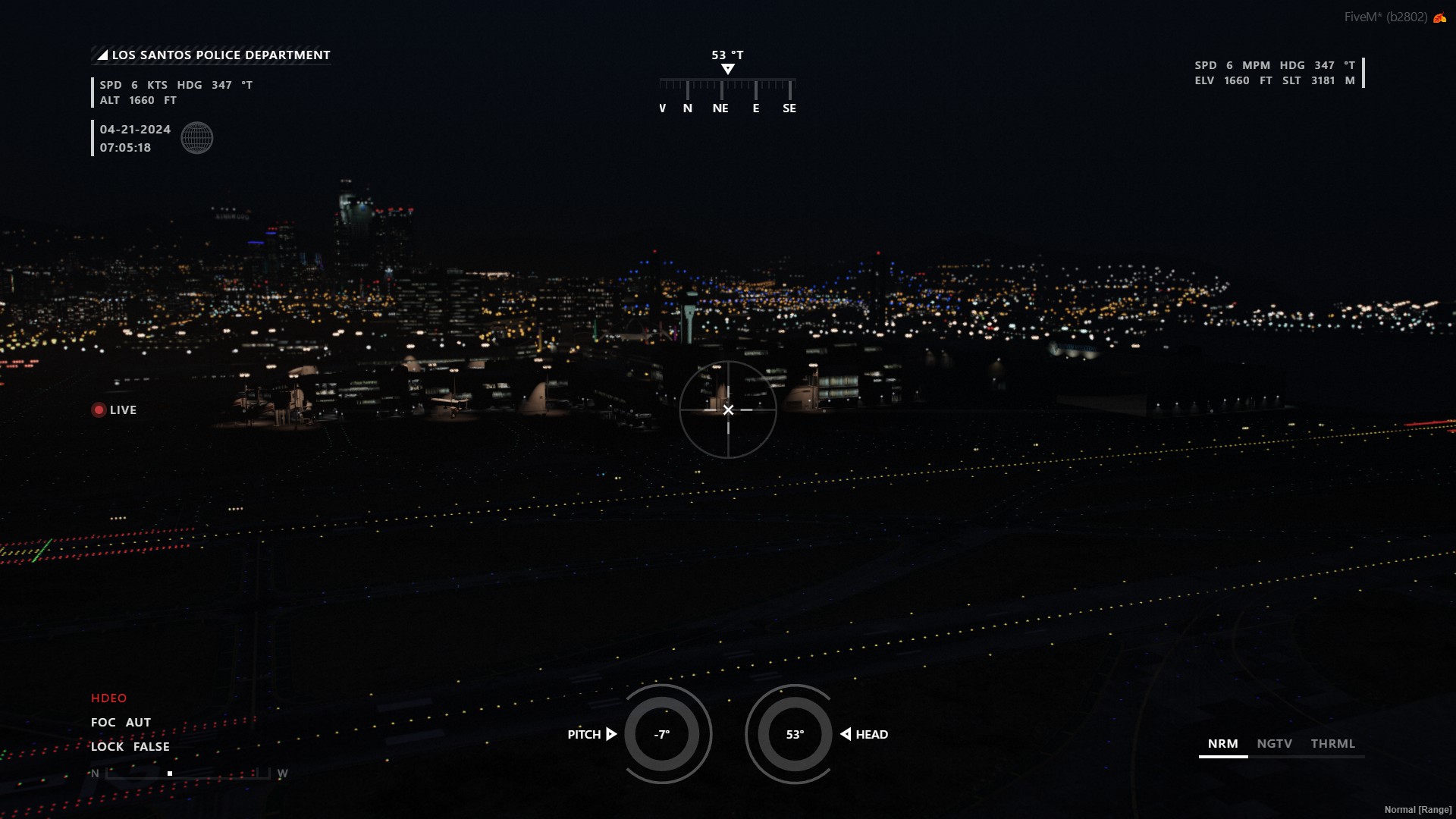Click the NE marker on the compass strip
This screenshot has width=1456, height=819.
[719, 108]
